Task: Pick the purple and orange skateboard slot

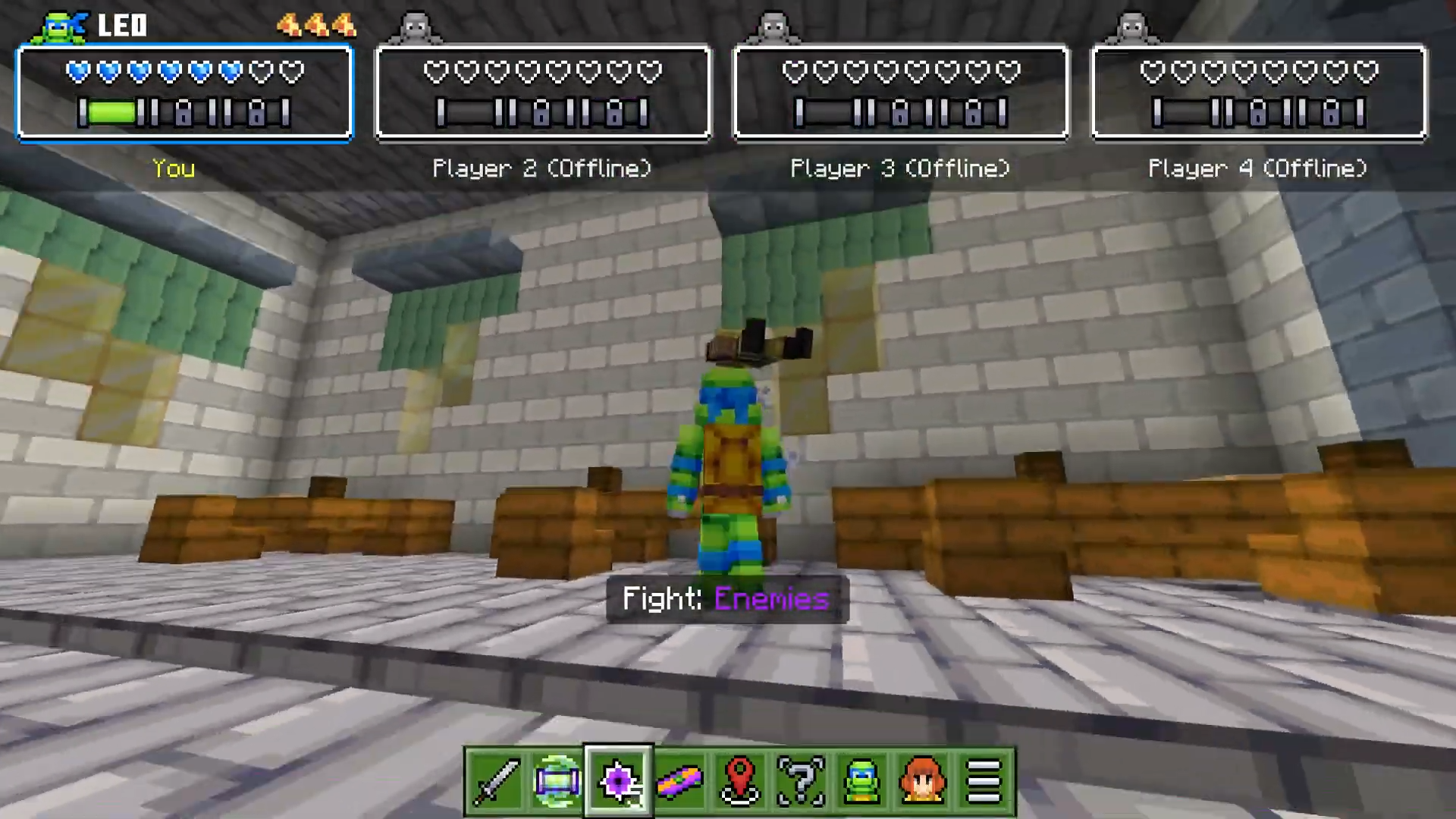Action: point(679,781)
